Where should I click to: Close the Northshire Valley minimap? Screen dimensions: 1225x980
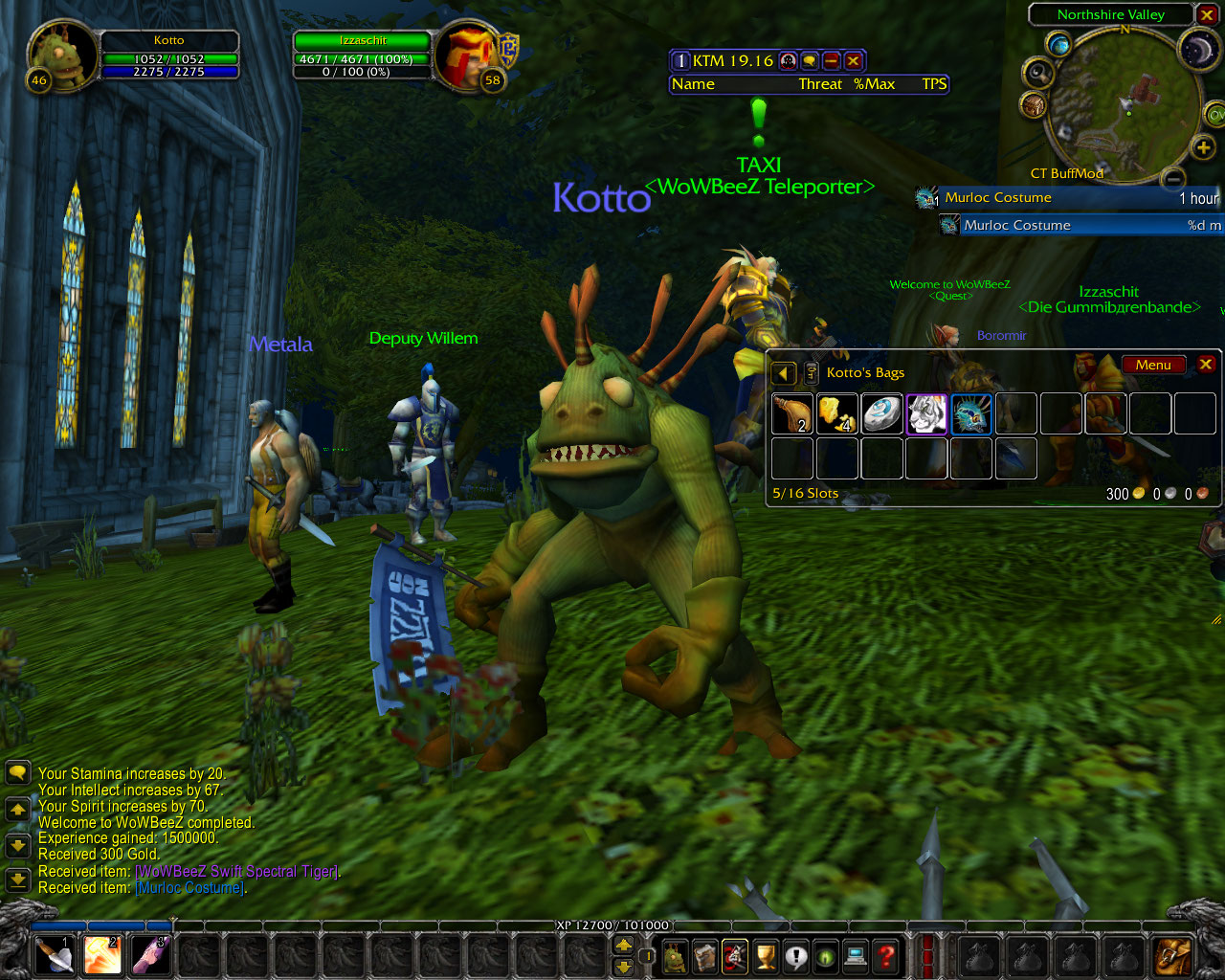(1207, 15)
